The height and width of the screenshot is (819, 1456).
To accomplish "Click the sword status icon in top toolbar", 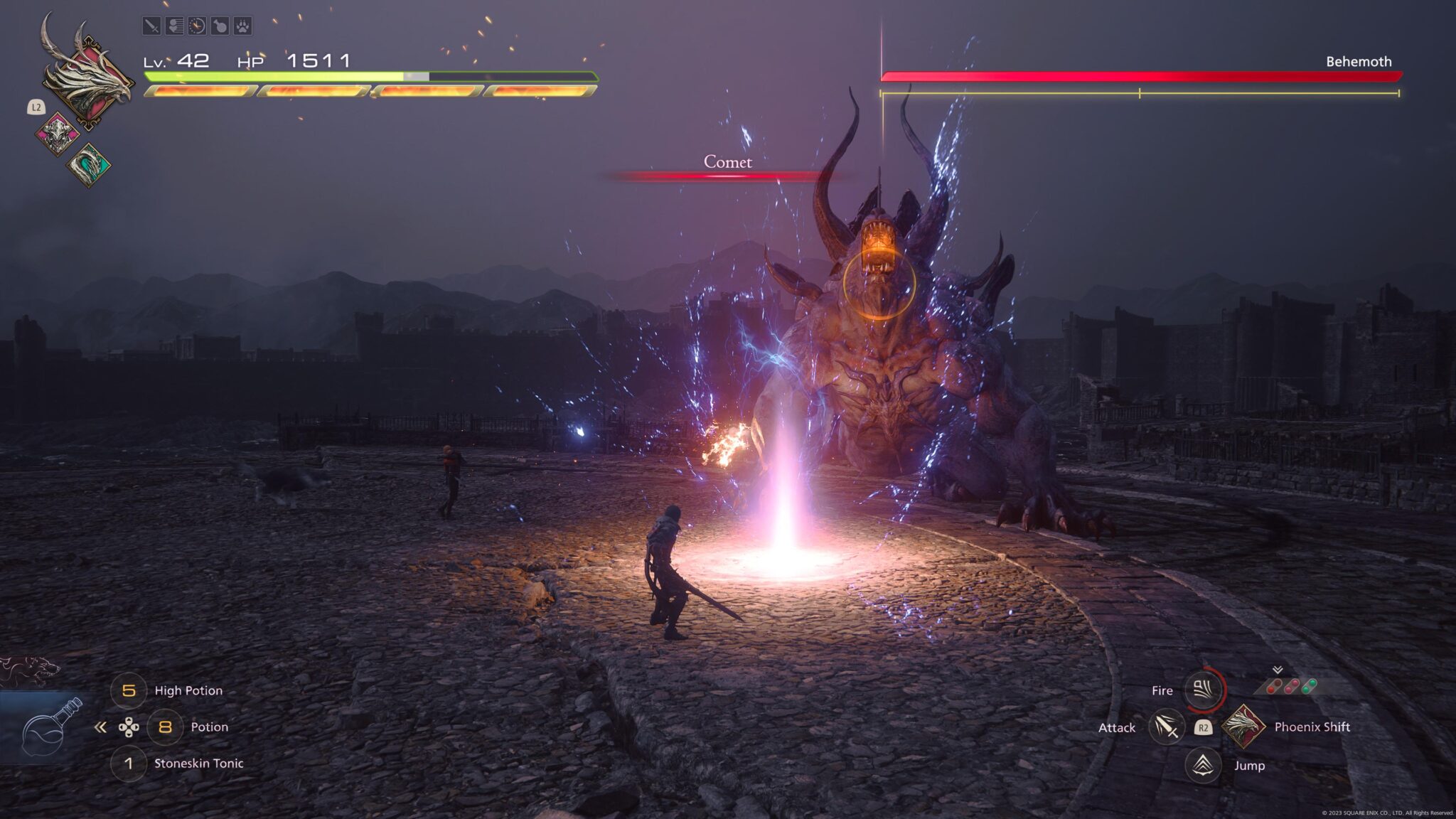I will [x=151, y=26].
